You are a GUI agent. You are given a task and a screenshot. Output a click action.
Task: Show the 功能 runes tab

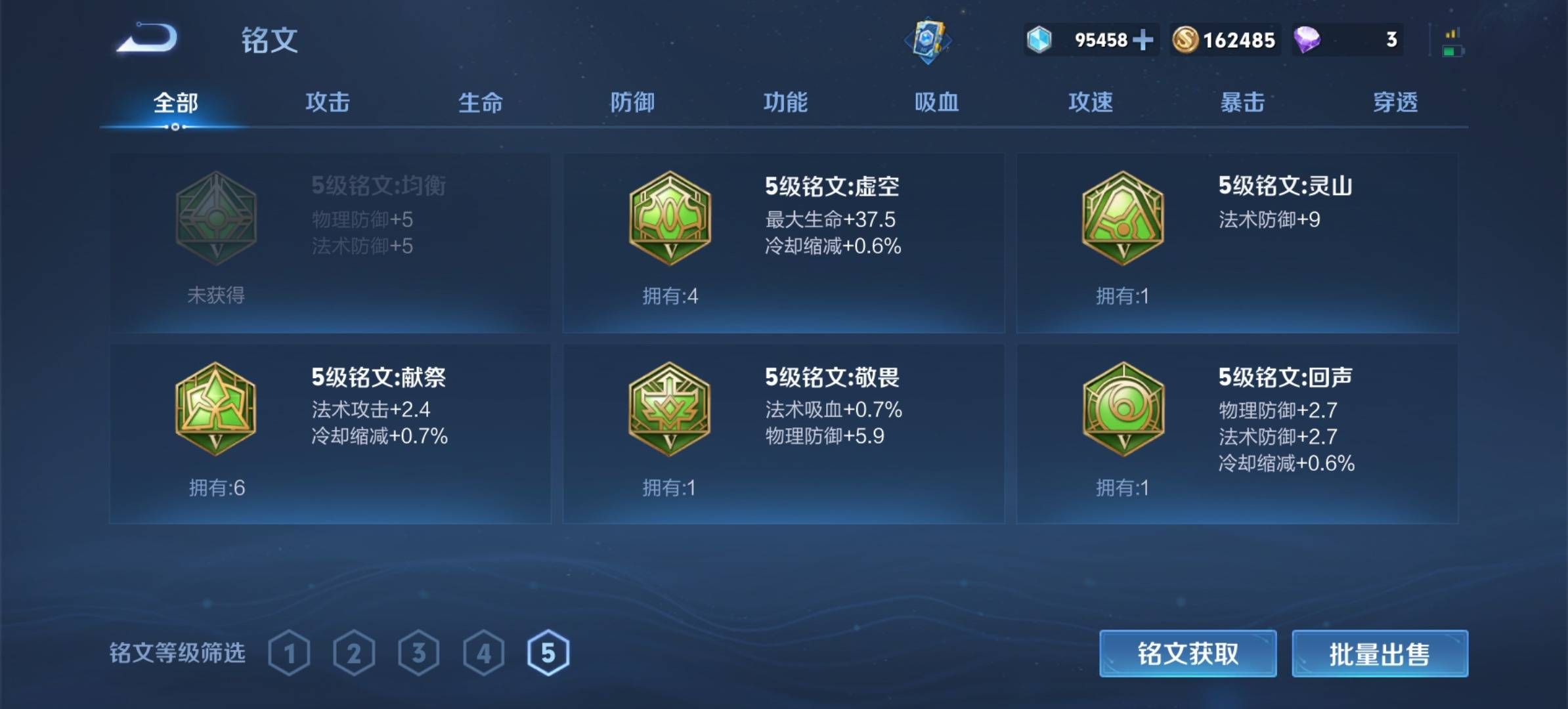785,102
